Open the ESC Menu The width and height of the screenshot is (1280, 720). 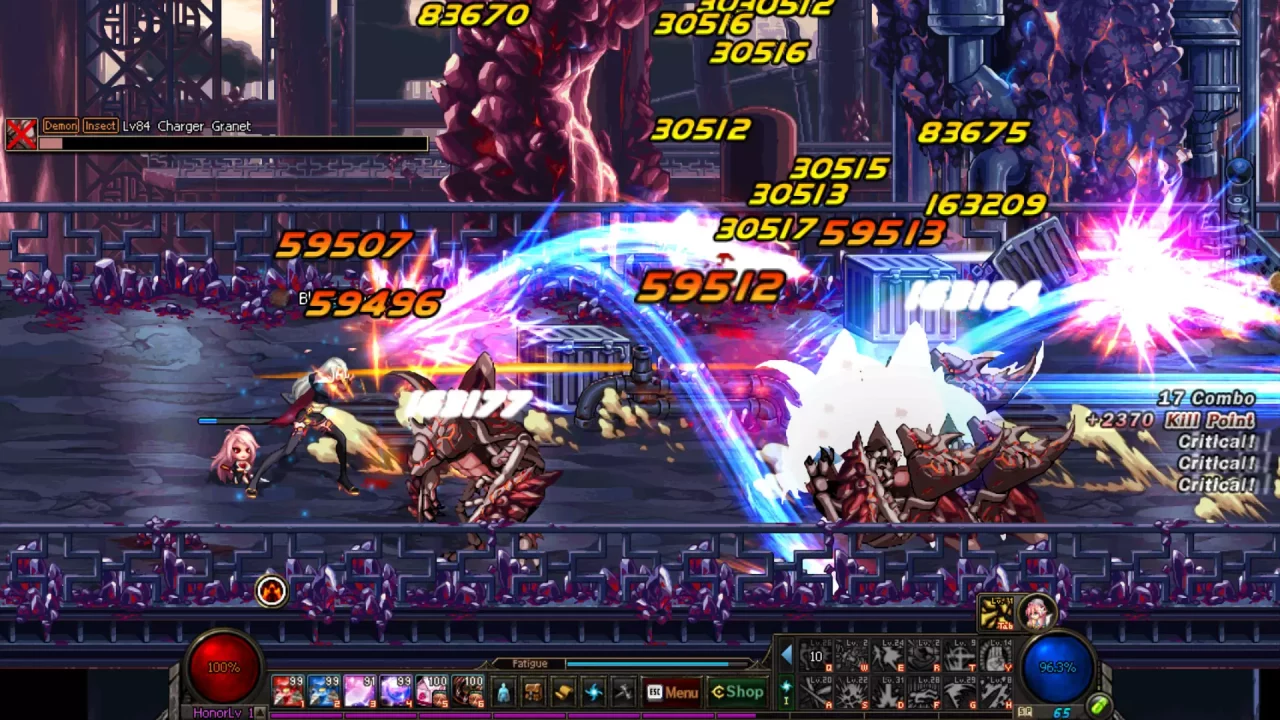tap(672, 691)
